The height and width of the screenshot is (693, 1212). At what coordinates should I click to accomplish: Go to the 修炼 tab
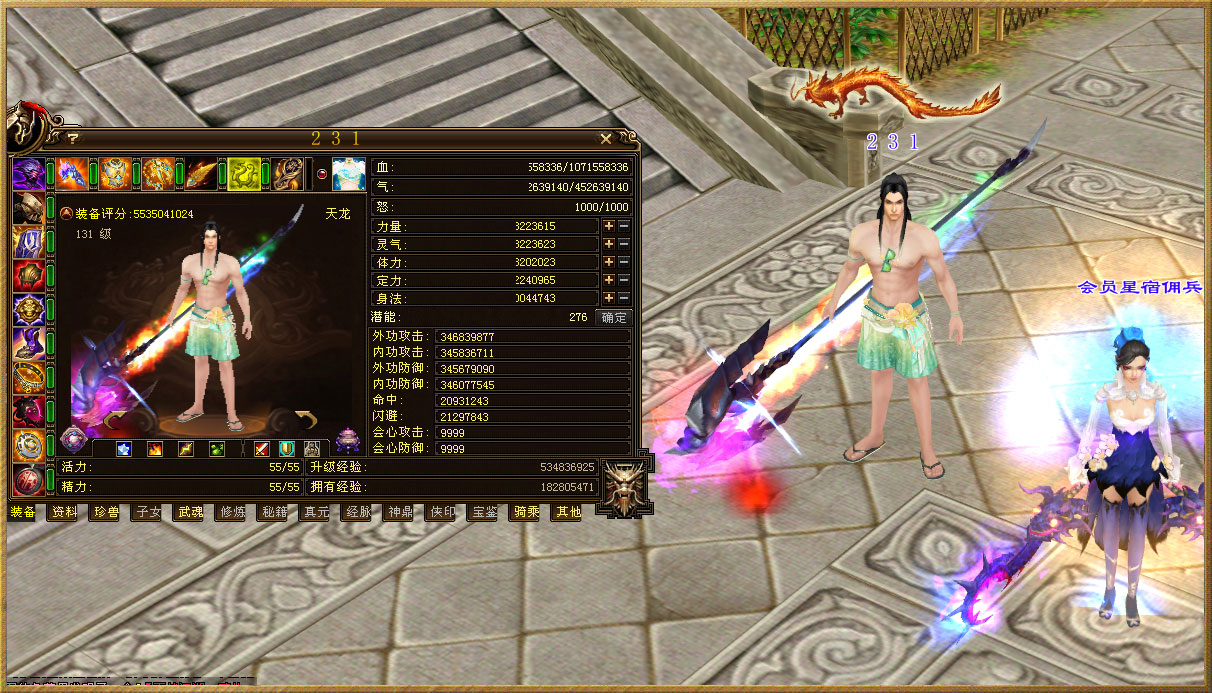[232, 512]
